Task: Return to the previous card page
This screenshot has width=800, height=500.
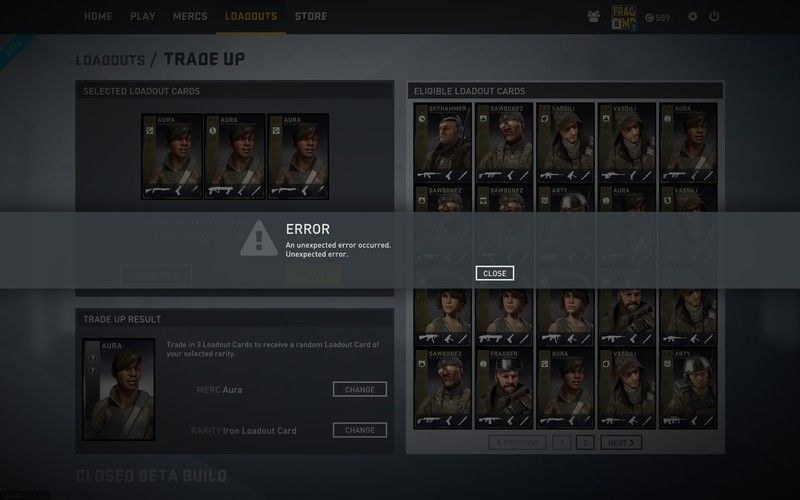Action: pyautogui.click(x=516, y=442)
